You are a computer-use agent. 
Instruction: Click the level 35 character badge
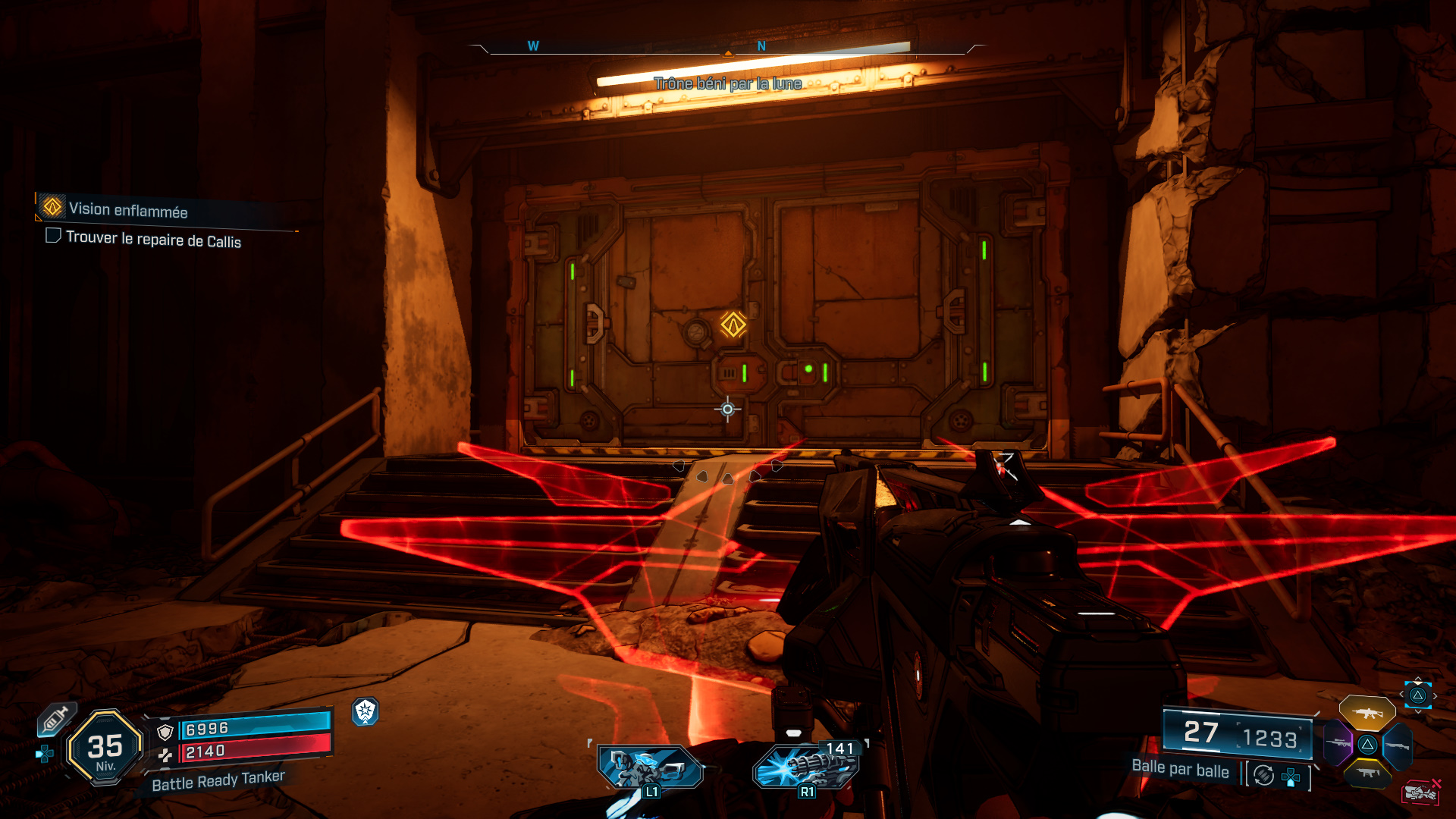pos(105,748)
